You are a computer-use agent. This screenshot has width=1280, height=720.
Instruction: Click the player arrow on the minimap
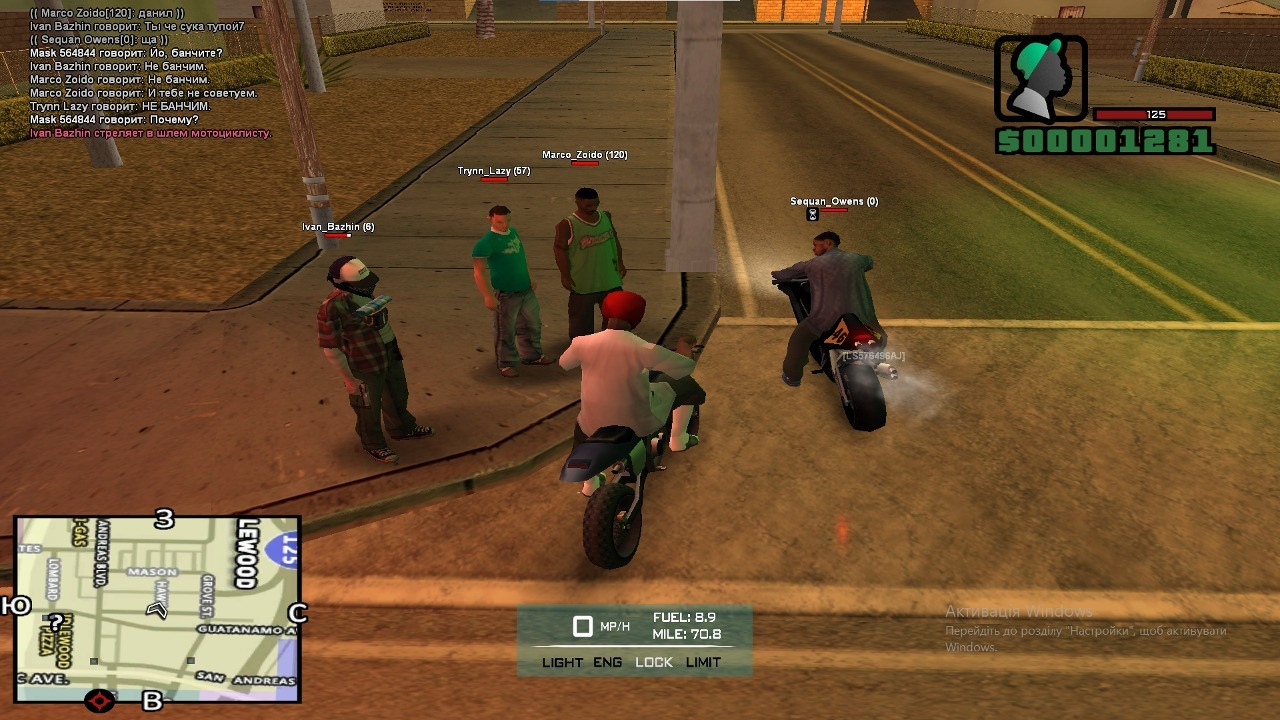click(x=157, y=609)
